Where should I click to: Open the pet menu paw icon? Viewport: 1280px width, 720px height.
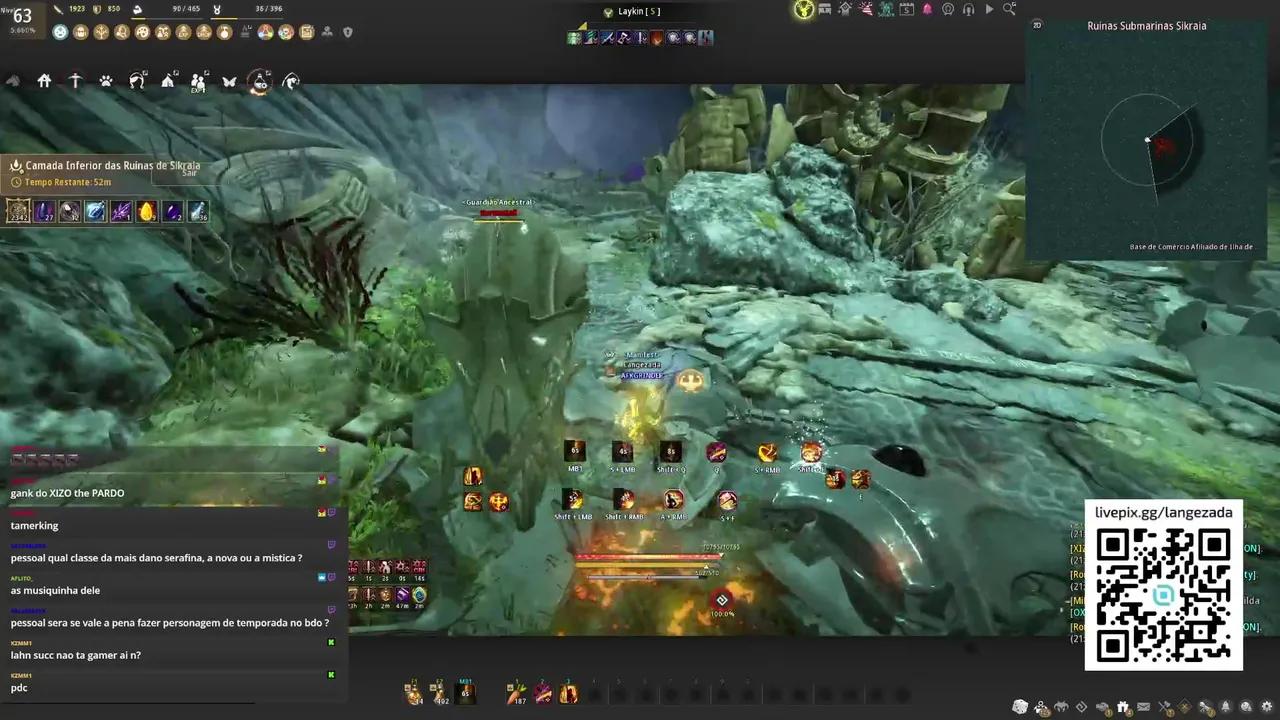tap(107, 82)
